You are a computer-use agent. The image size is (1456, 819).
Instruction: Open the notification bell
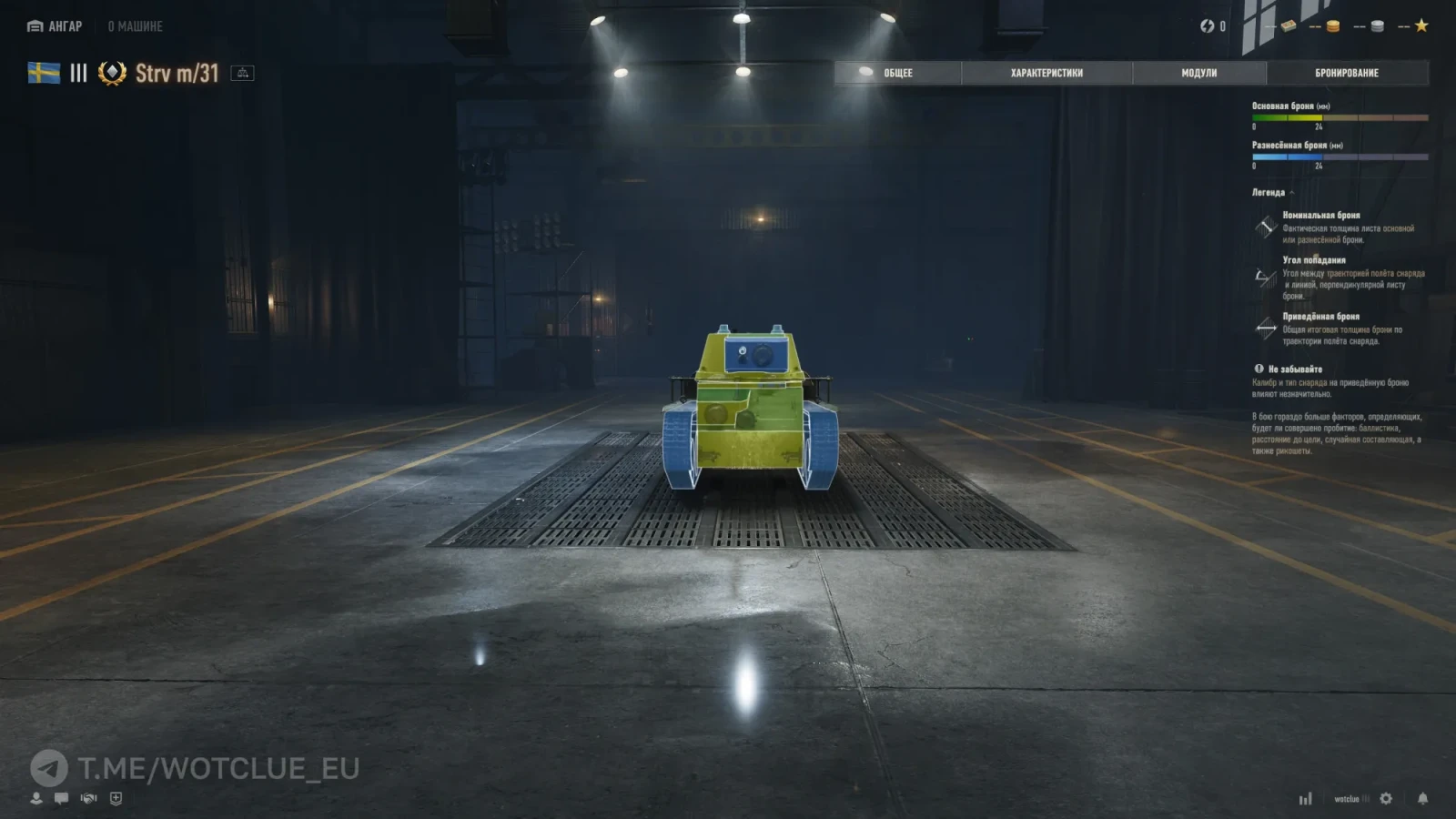(x=1422, y=798)
